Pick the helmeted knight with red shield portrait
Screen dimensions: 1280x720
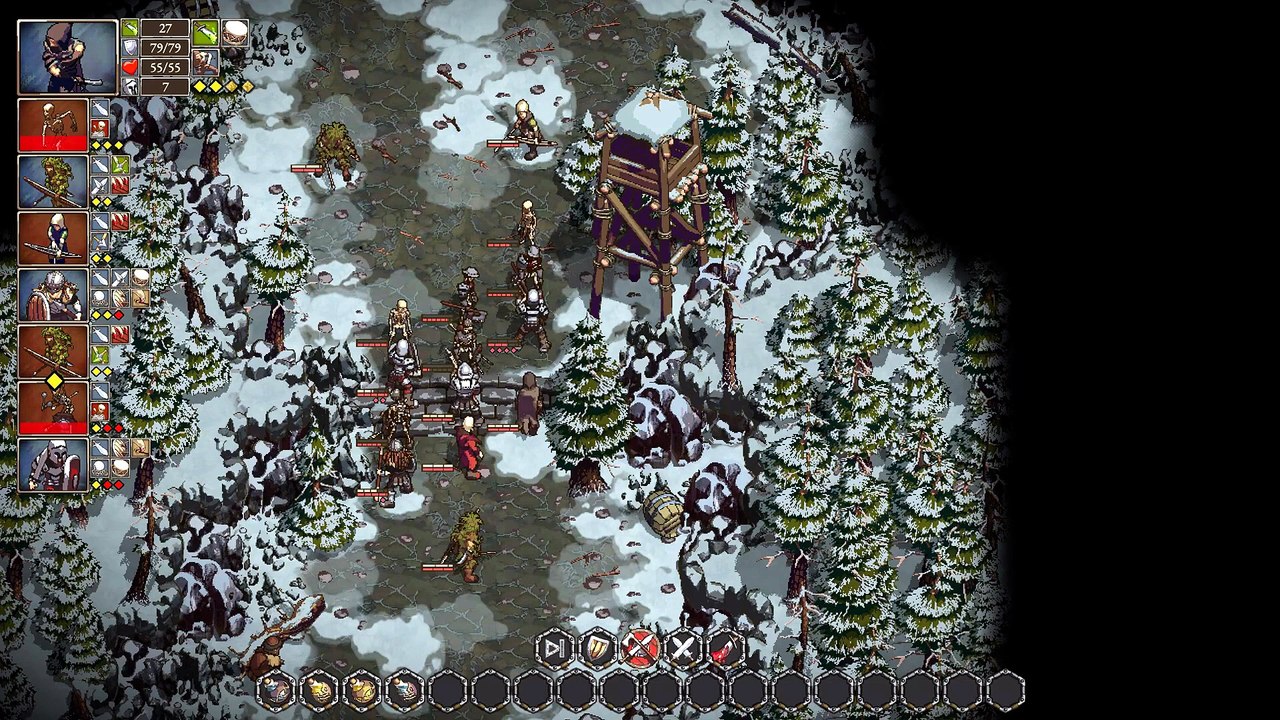[x=53, y=465]
